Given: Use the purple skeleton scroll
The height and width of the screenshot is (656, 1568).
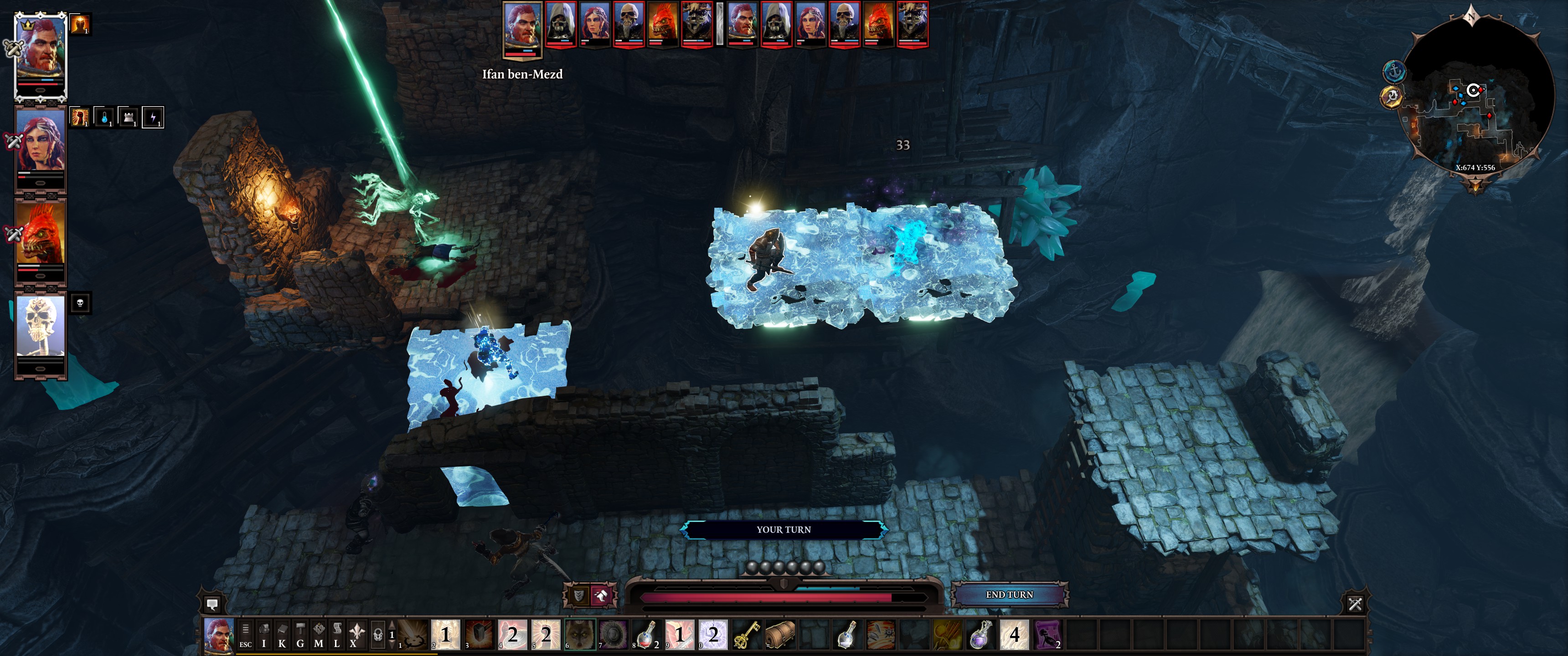Looking at the screenshot, I should (x=1047, y=635).
